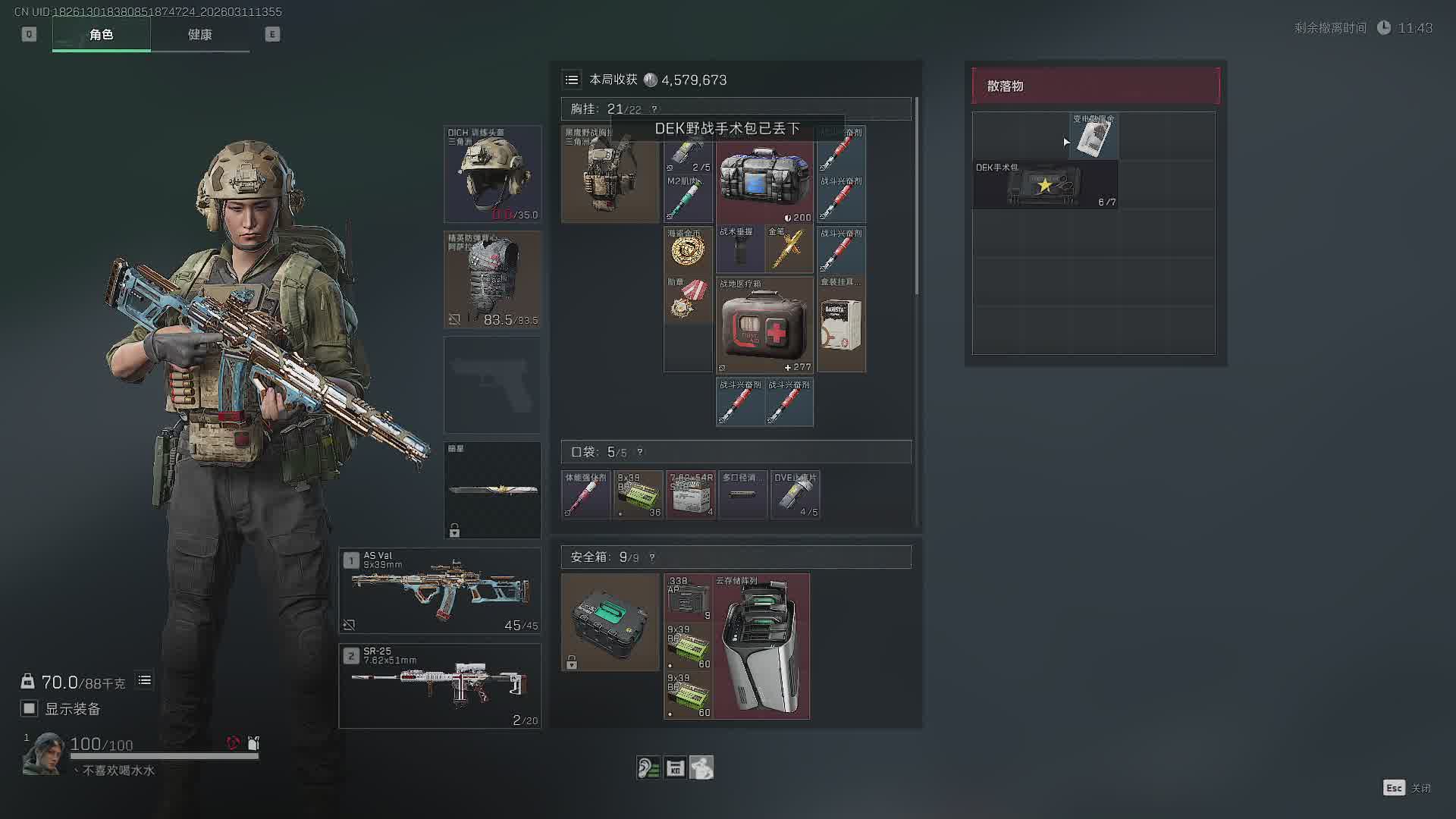Select the SR-25 rifle slot
The width and height of the screenshot is (1456, 819).
tap(440, 686)
